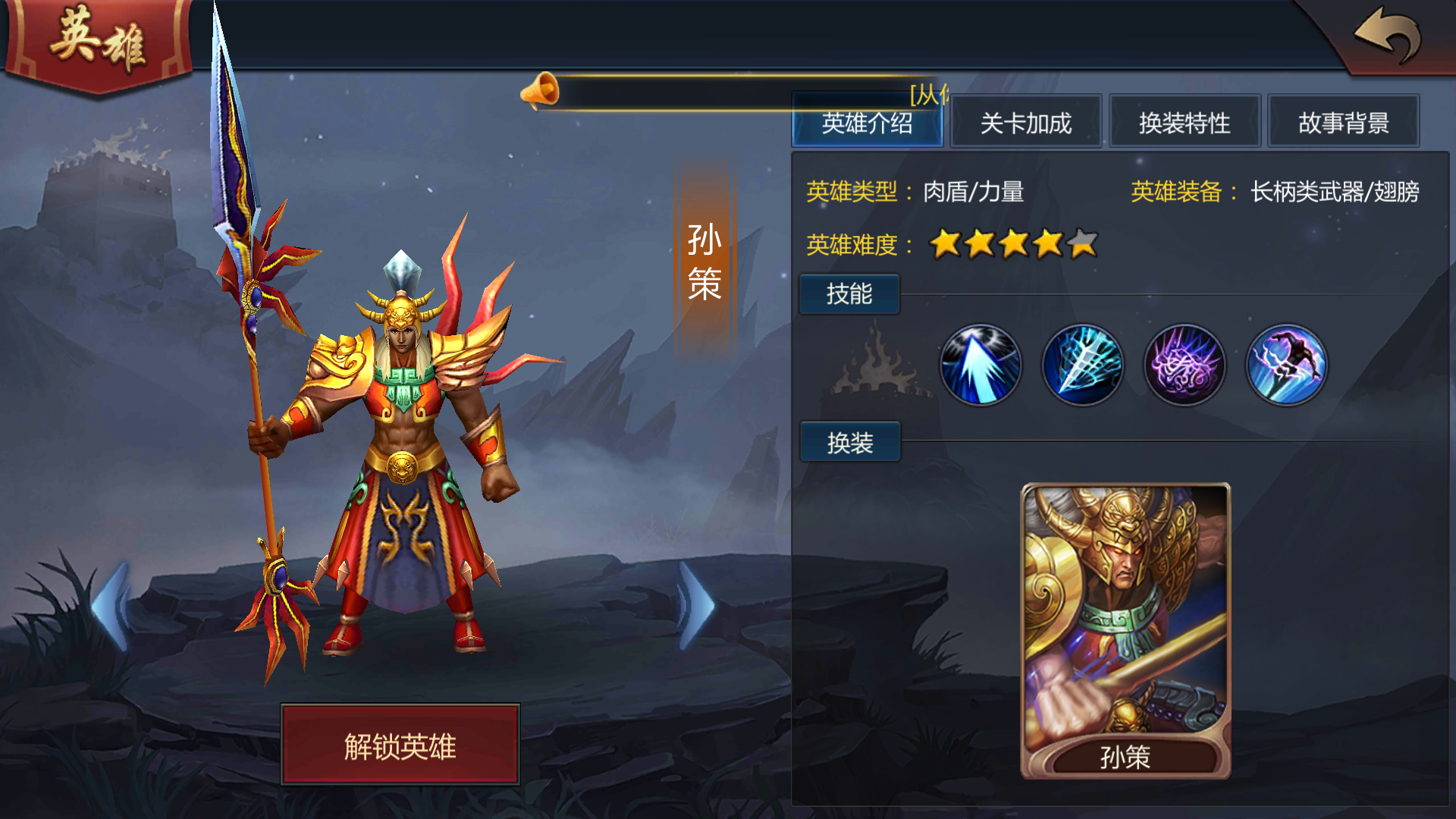Screen dimensions: 1456x819
Task: Select the first blue arrow skill icon
Action: point(981,366)
